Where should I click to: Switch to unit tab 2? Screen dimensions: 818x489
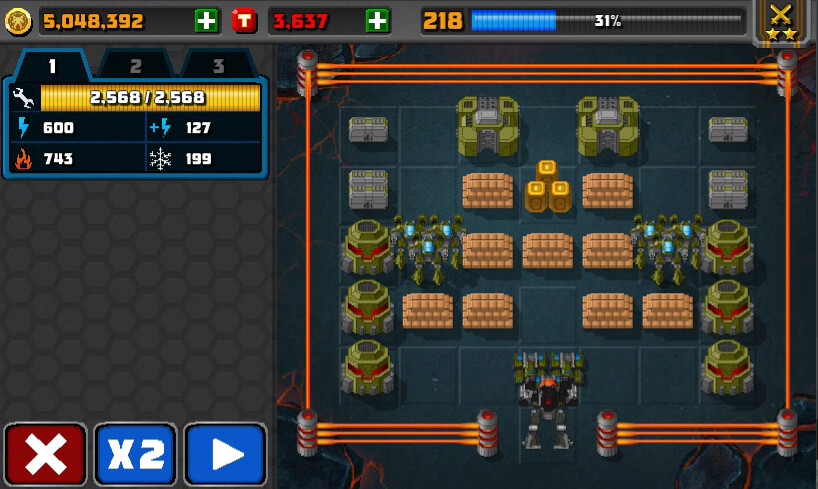coord(135,66)
